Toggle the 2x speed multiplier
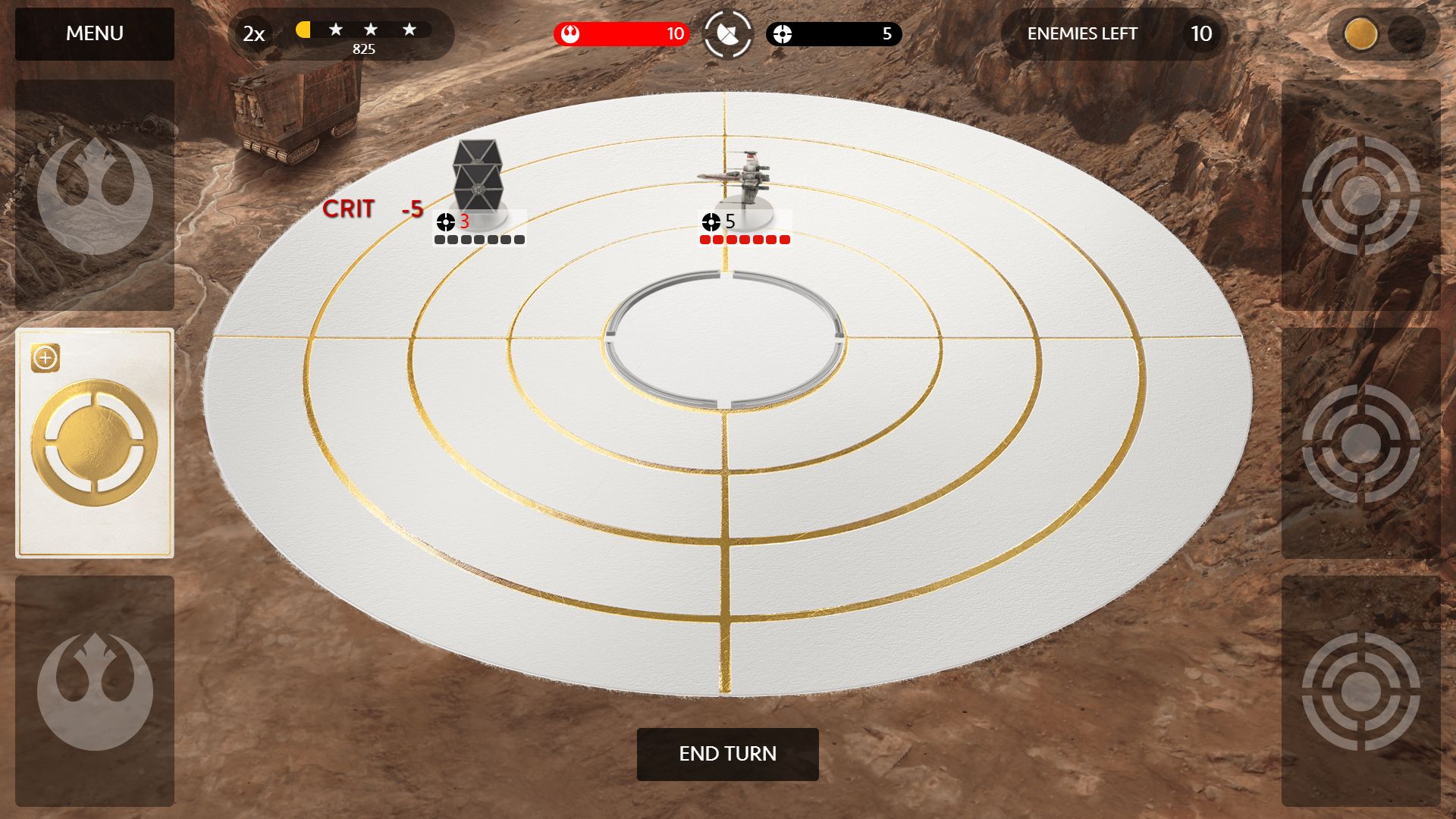The width and height of the screenshot is (1456, 819). [254, 34]
